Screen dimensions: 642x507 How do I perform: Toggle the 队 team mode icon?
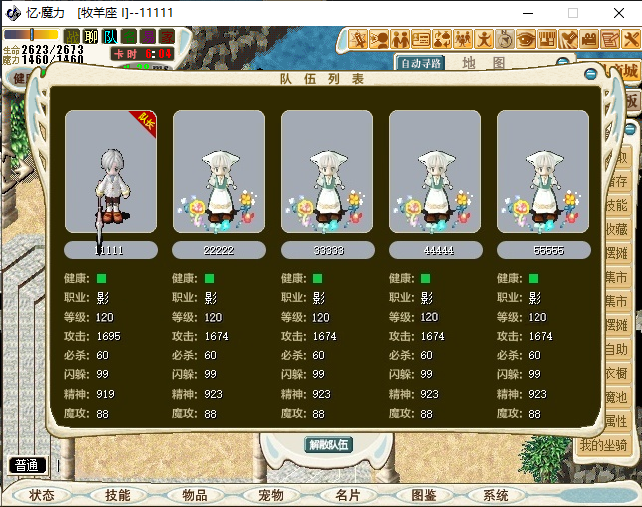pos(110,36)
